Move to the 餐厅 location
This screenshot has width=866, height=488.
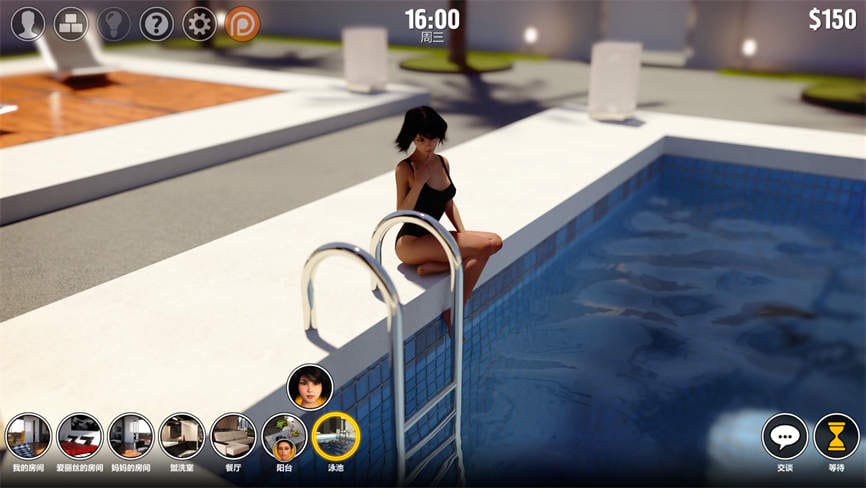pos(233,436)
